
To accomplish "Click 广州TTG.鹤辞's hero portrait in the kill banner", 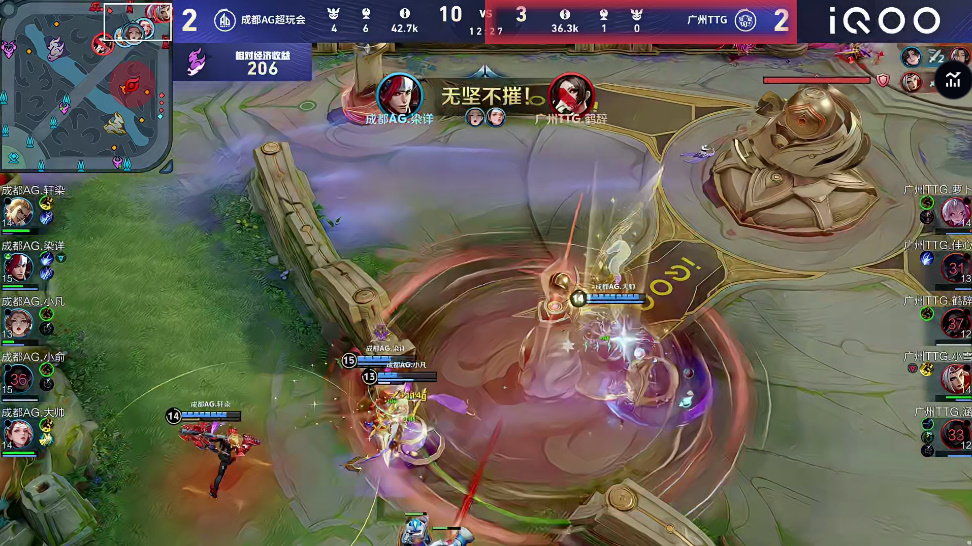I will tap(570, 94).
